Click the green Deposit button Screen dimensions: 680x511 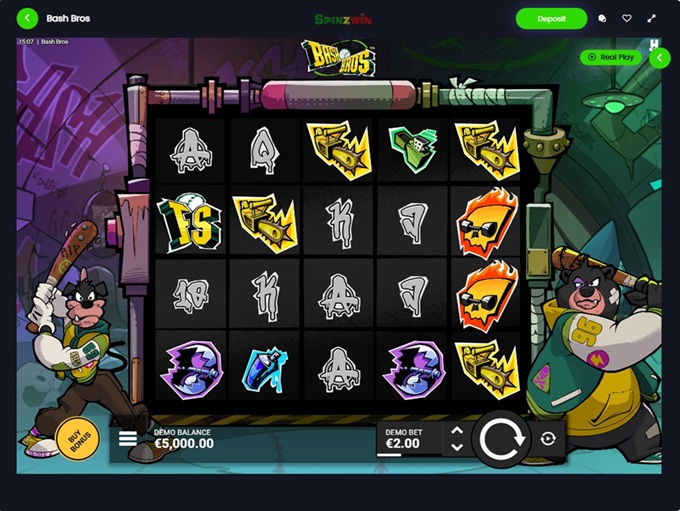coord(551,18)
